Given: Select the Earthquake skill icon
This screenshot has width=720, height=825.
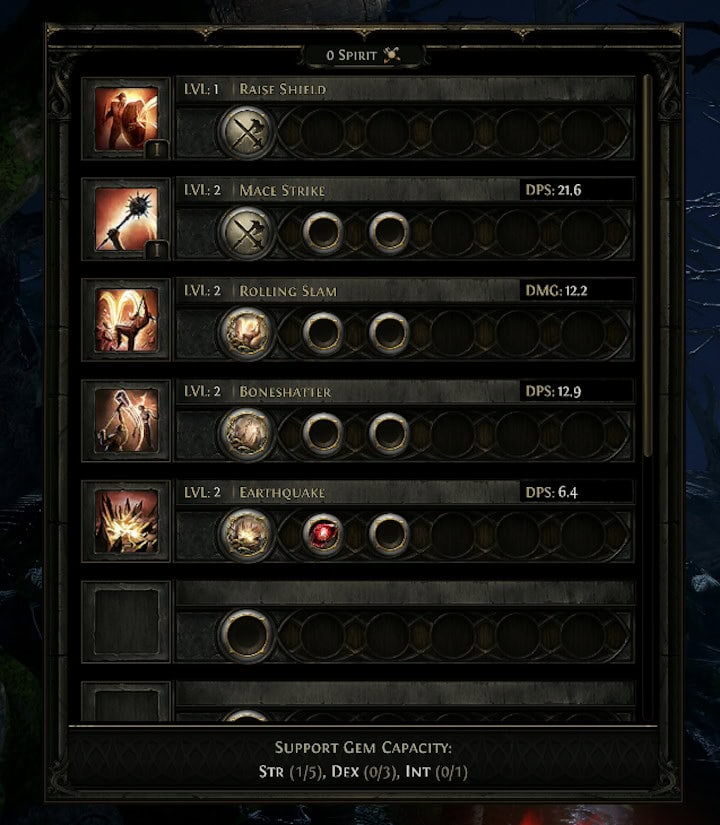Looking at the screenshot, I should click(126, 521).
